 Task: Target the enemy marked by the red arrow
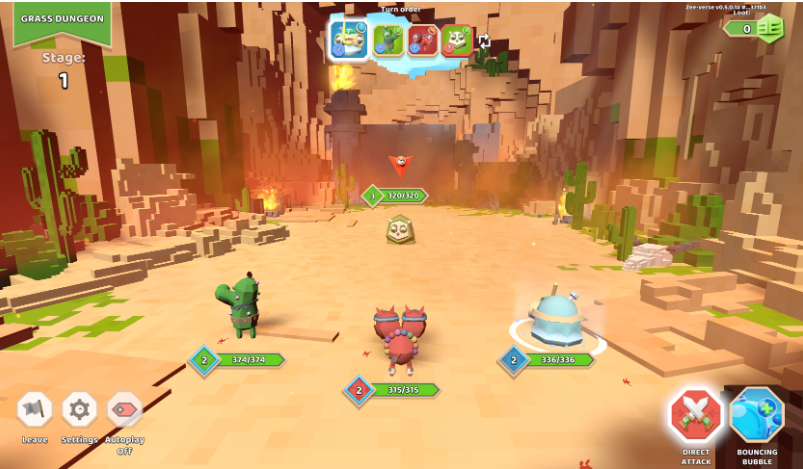pos(399,229)
